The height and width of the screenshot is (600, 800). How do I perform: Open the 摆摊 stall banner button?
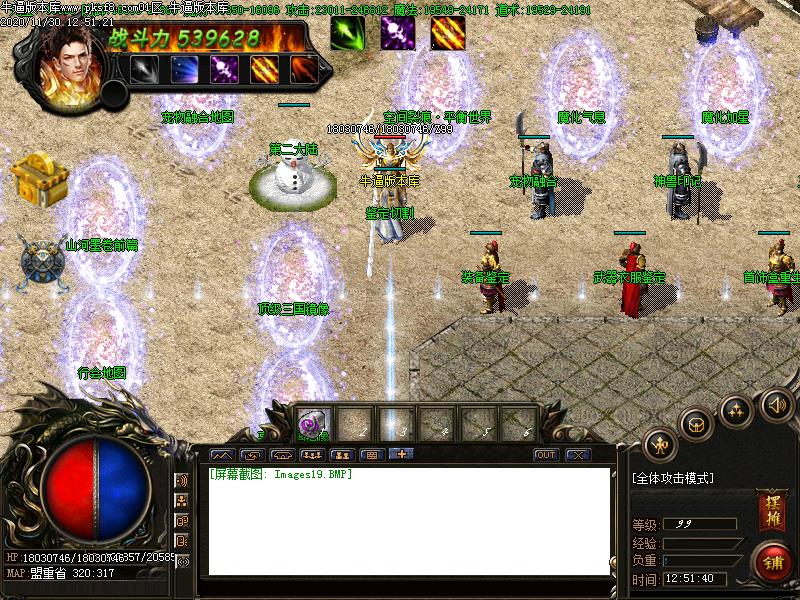770,509
